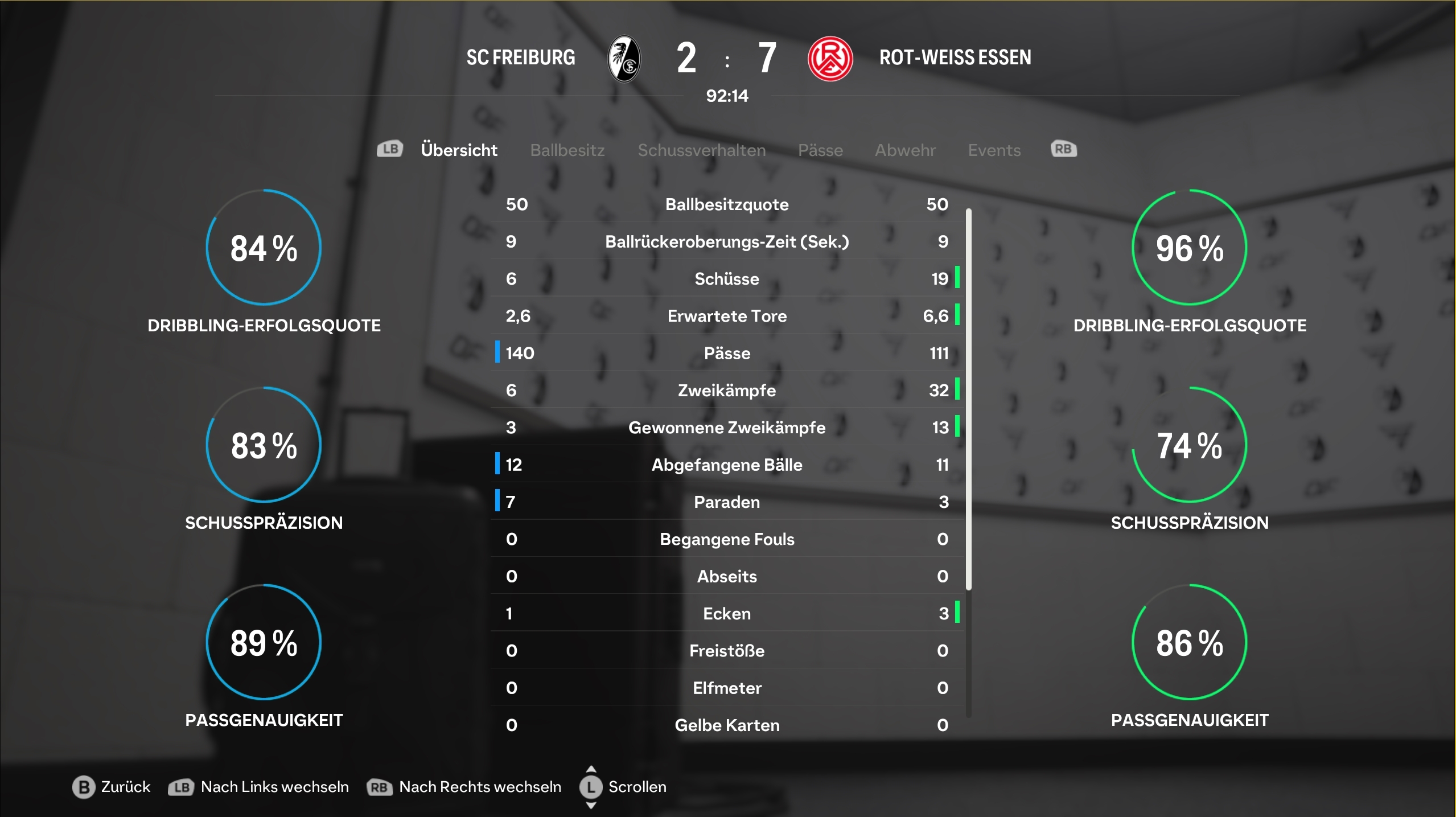Select the Erwartete Tore row
This screenshot has width=1456, height=817.
pyautogui.click(x=727, y=316)
